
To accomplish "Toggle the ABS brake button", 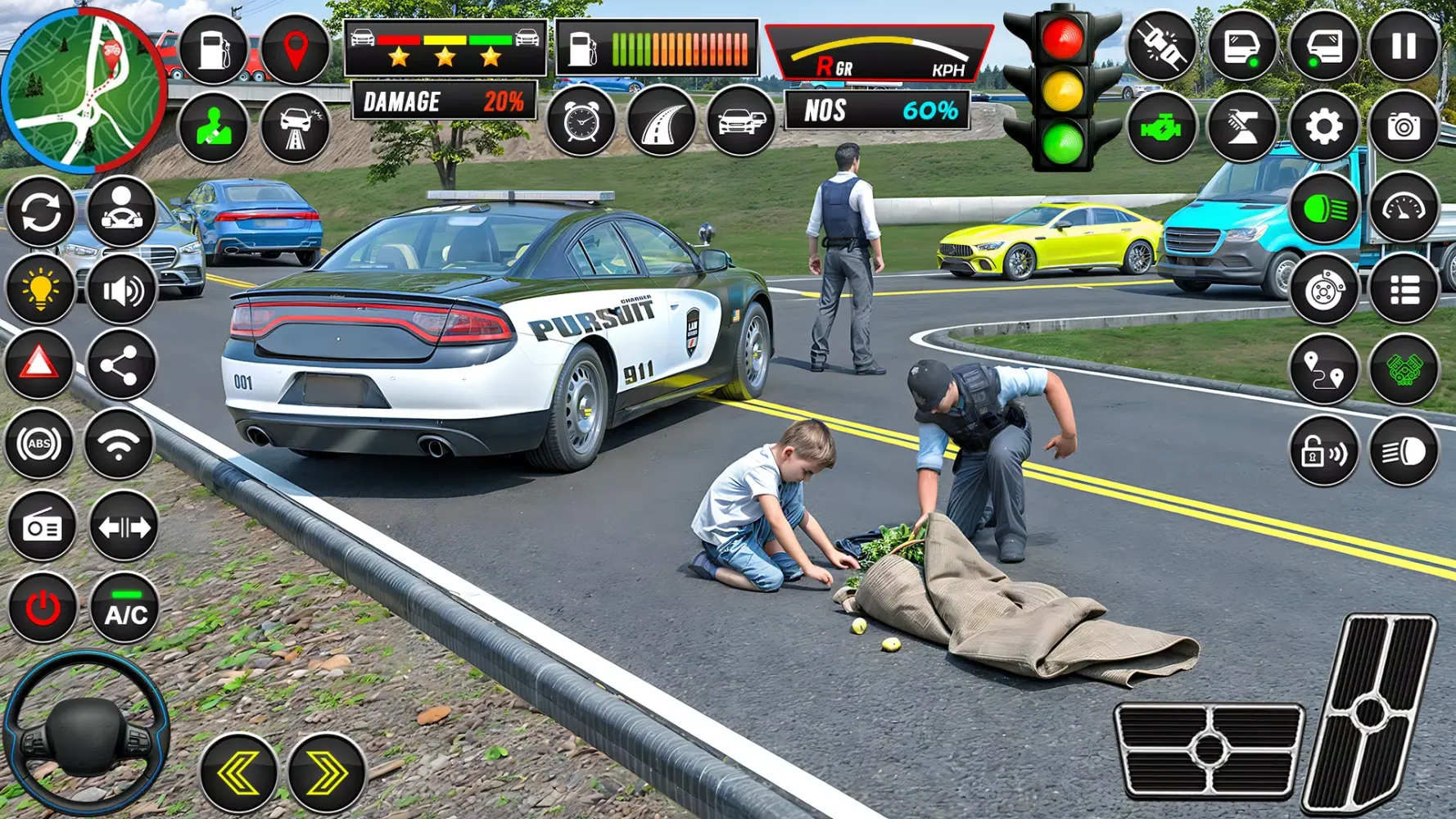I will [x=39, y=444].
